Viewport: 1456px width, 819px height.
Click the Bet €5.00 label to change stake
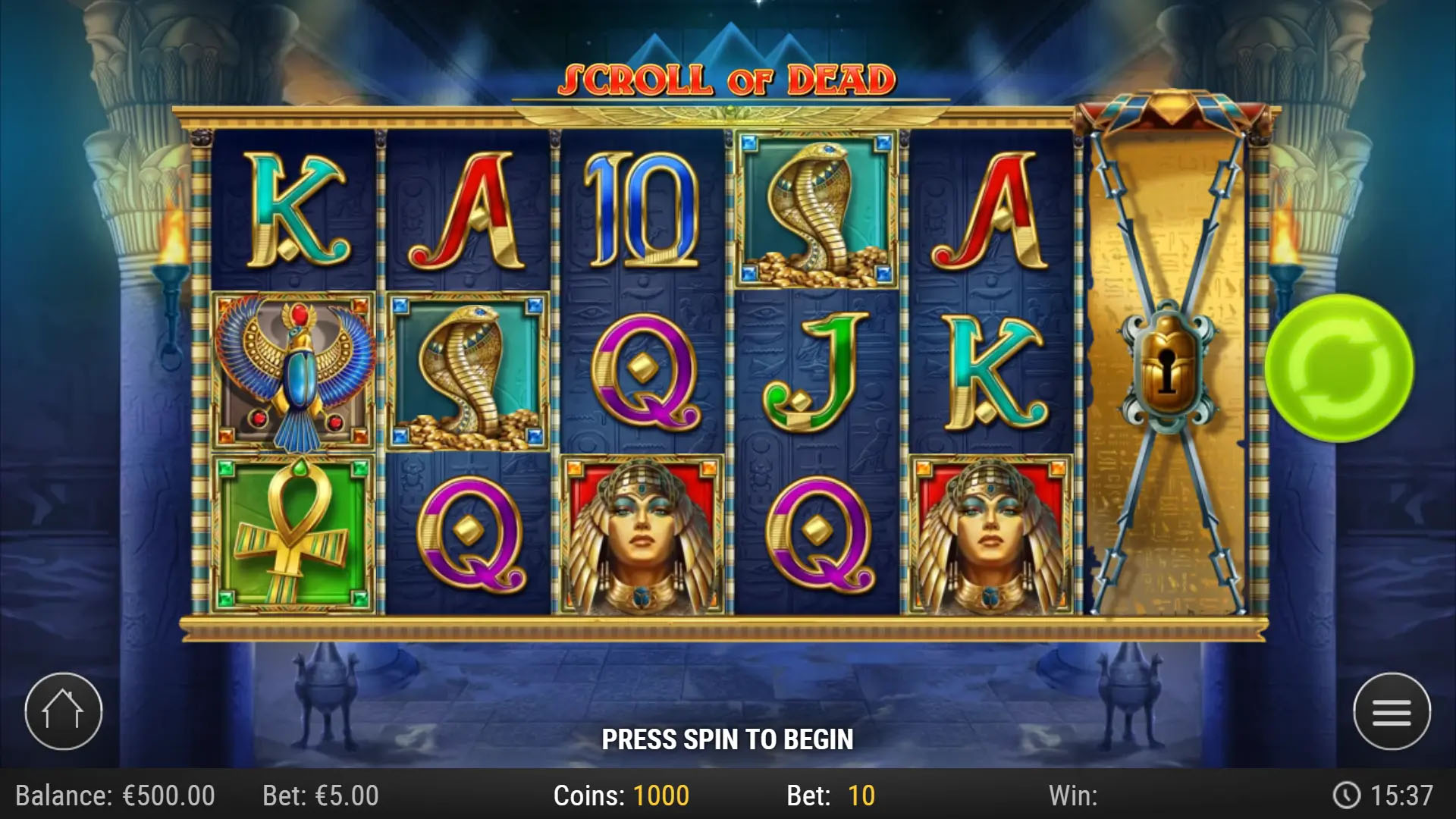[322, 795]
